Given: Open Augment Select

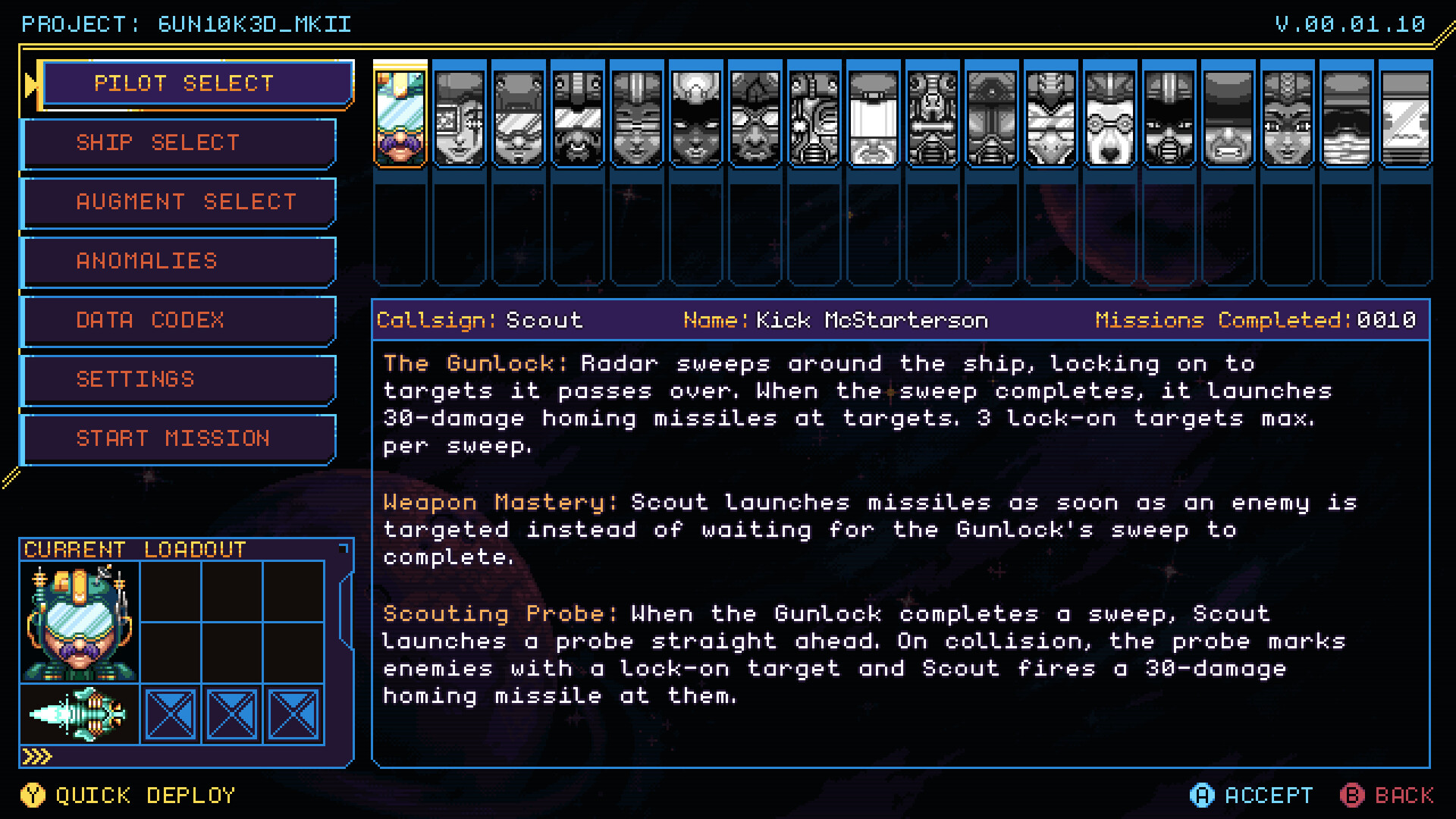Looking at the screenshot, I should [x=178, y=202].
